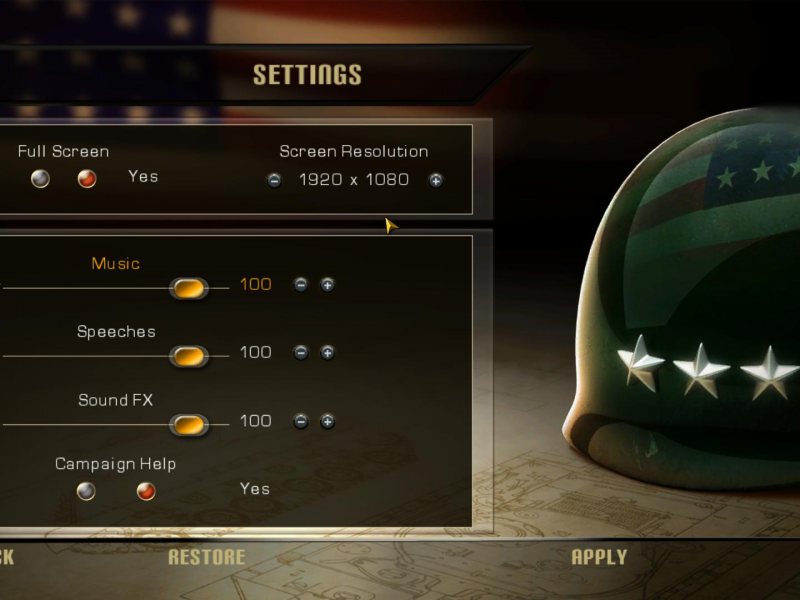This screenshot has width=800, height=600.
Task: Lower Sound FX volume with minus button
Action: coord(300,421)
